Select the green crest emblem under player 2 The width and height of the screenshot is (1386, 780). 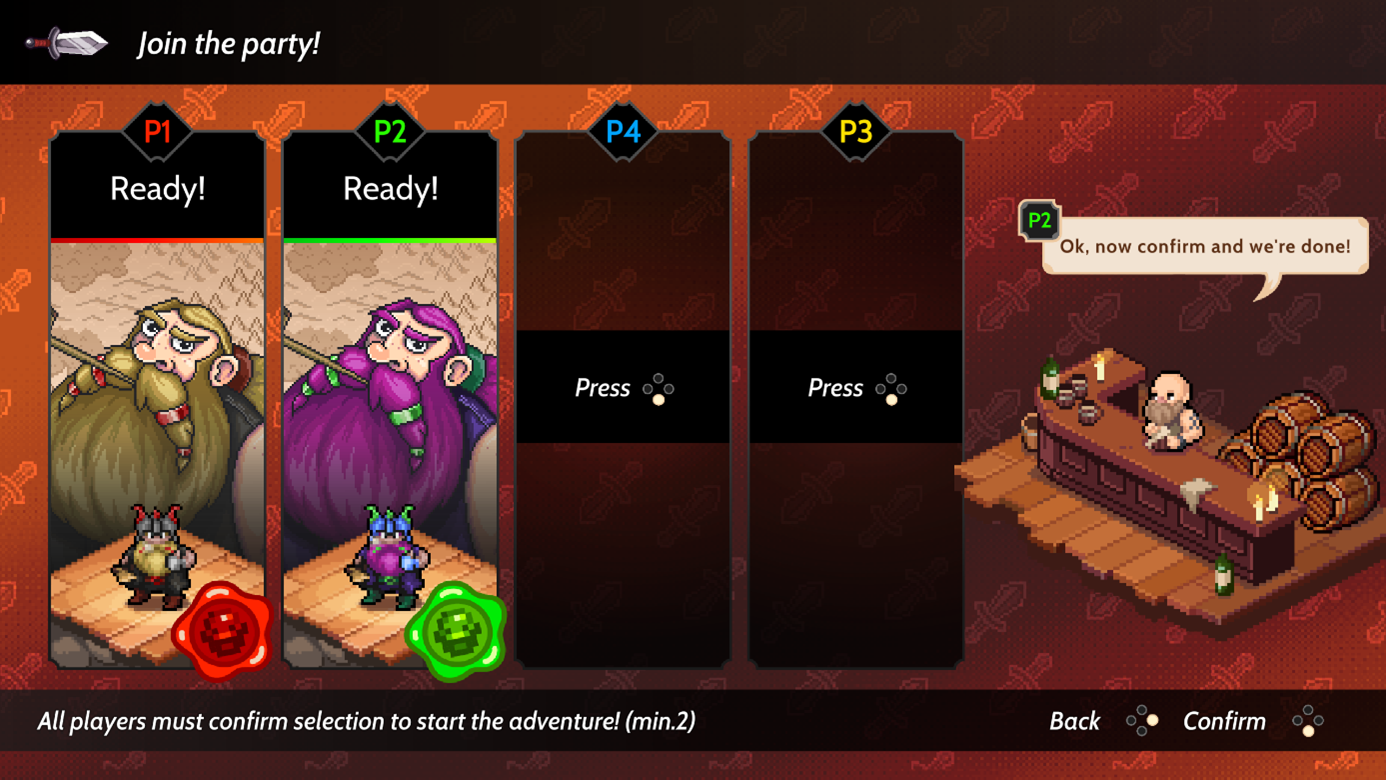pos(454,629)
